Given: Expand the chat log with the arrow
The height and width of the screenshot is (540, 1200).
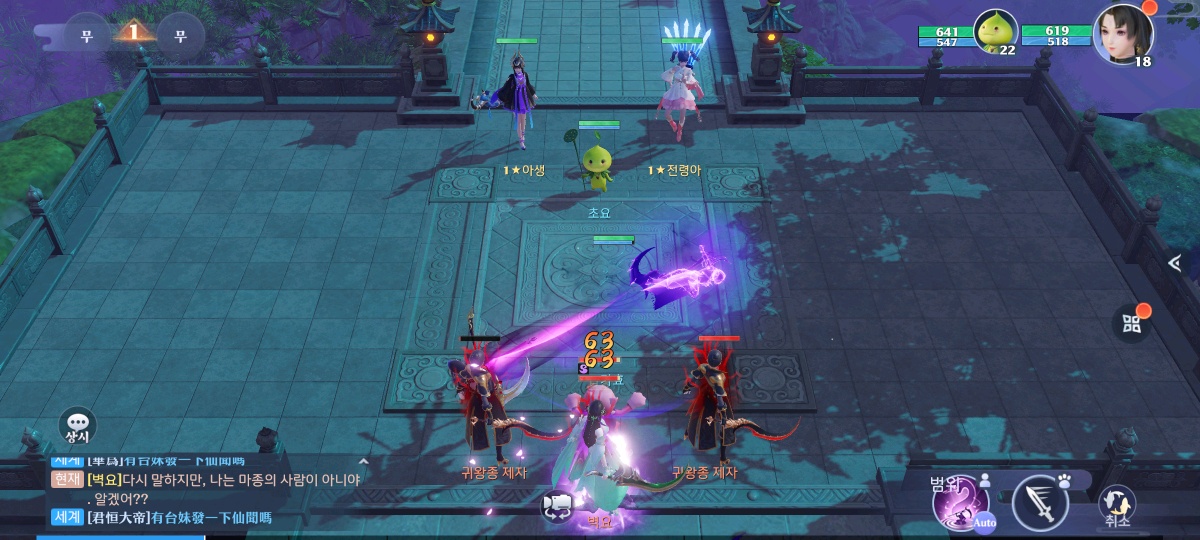Looking at the screenshot, I should (x=363, y=461).
